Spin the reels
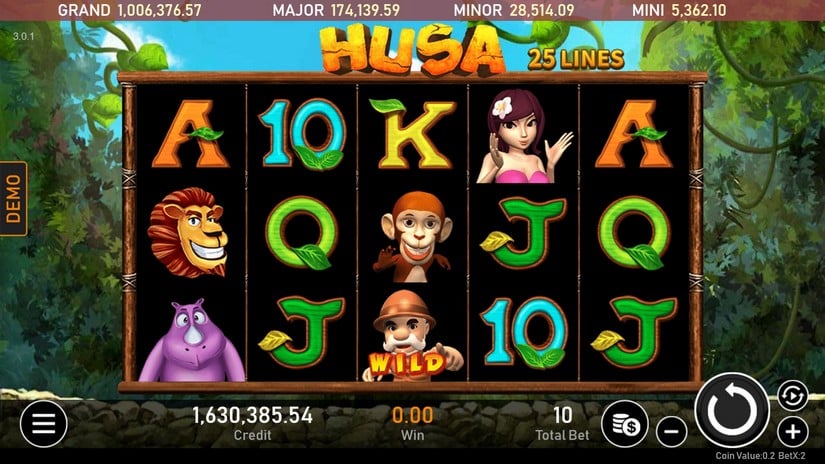 [x=732, y=410]
